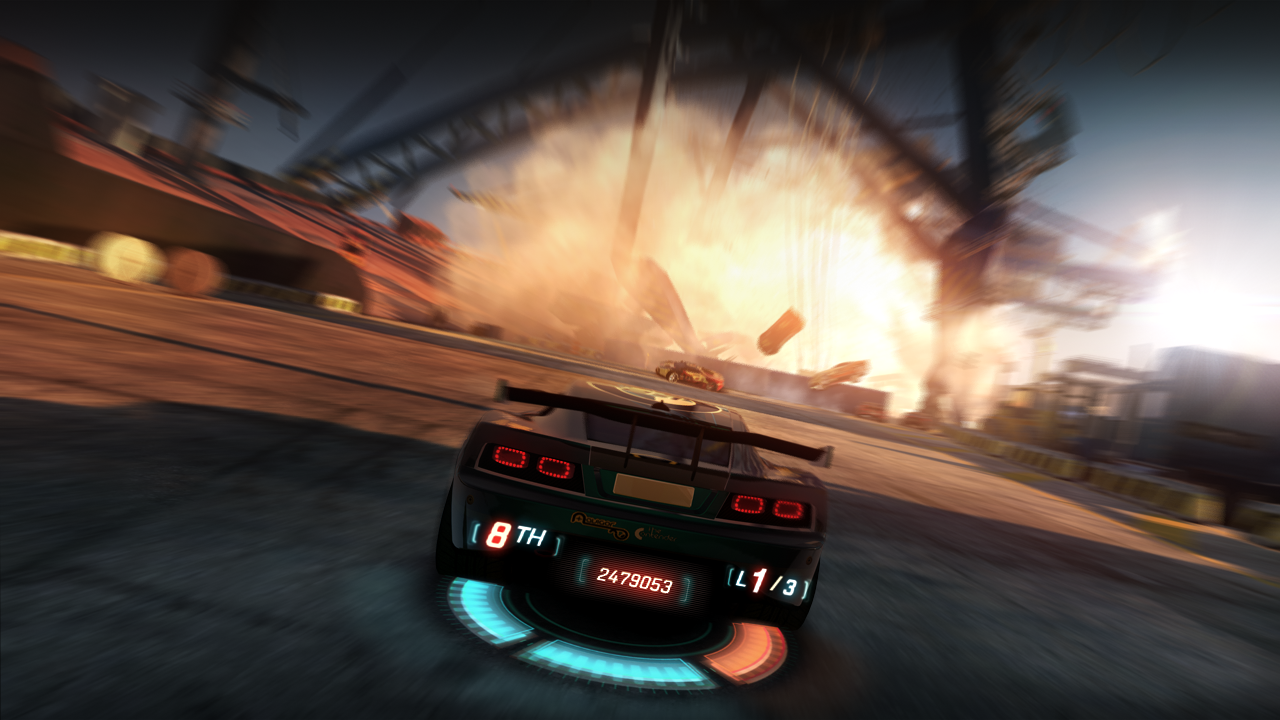
Task: Click the 8TH position indicator
Action: click(510, 533)
